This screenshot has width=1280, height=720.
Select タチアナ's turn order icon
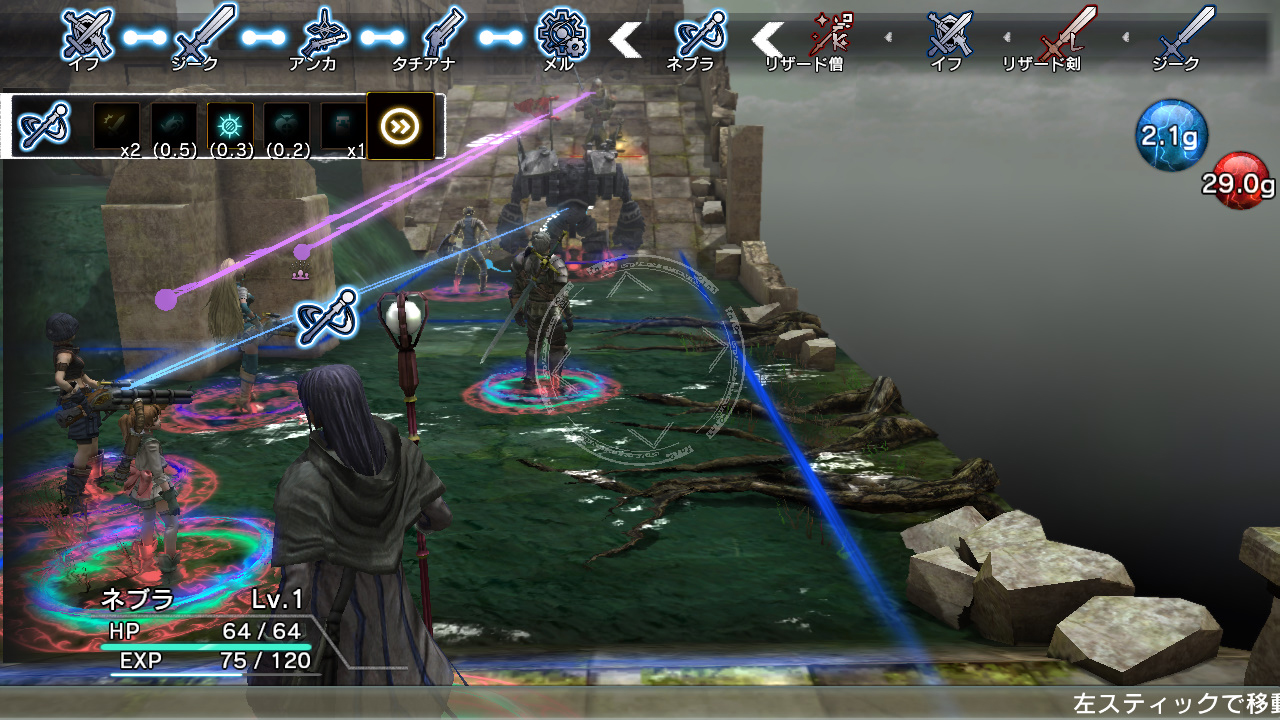tap(439, 35)
